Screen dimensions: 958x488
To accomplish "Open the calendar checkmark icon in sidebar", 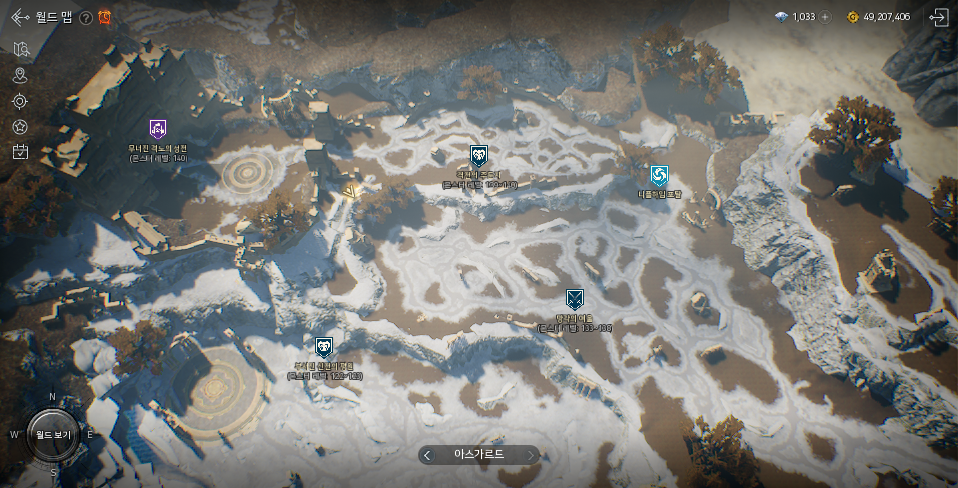I will click(x=20, y=152).
